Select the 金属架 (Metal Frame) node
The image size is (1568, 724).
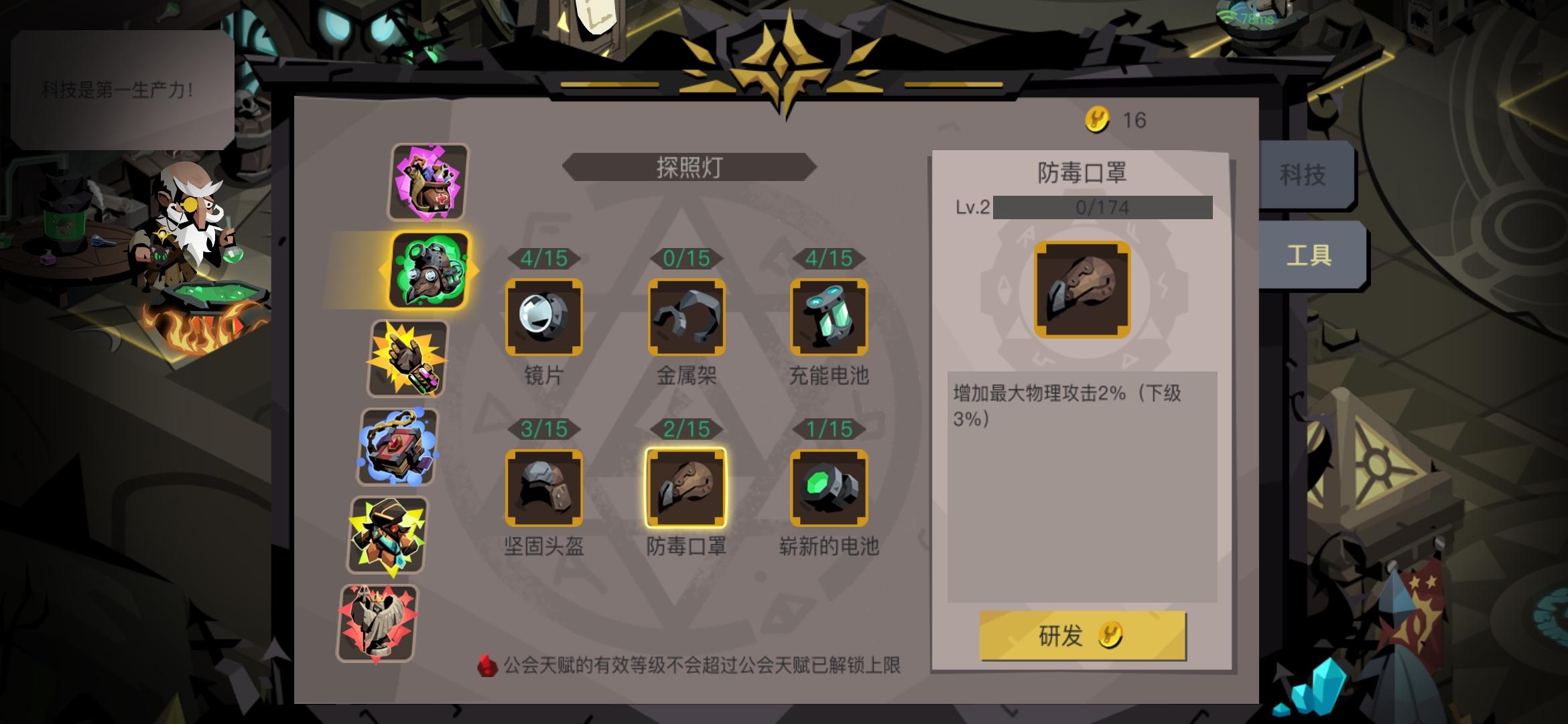[x=687, y=316]
